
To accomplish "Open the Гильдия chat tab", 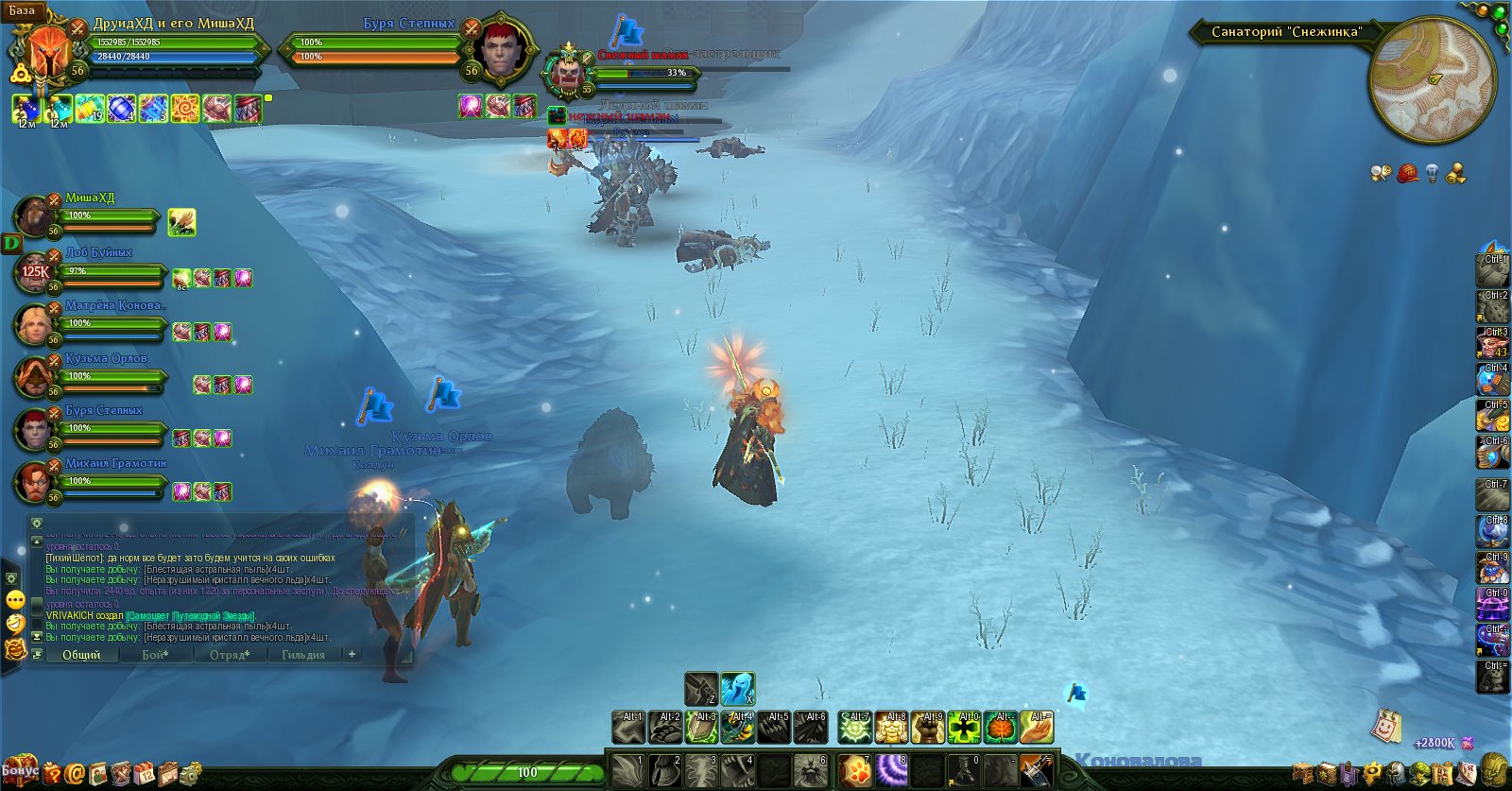I will click(302, 654).
